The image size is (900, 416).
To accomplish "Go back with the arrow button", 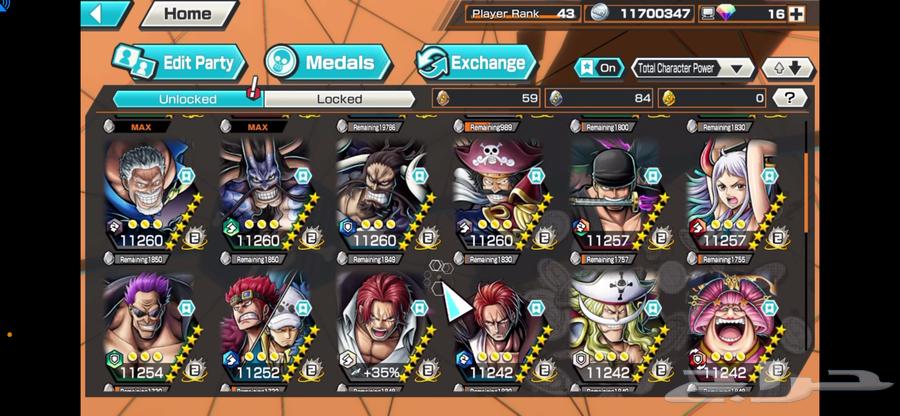I will tap(104, 14).
